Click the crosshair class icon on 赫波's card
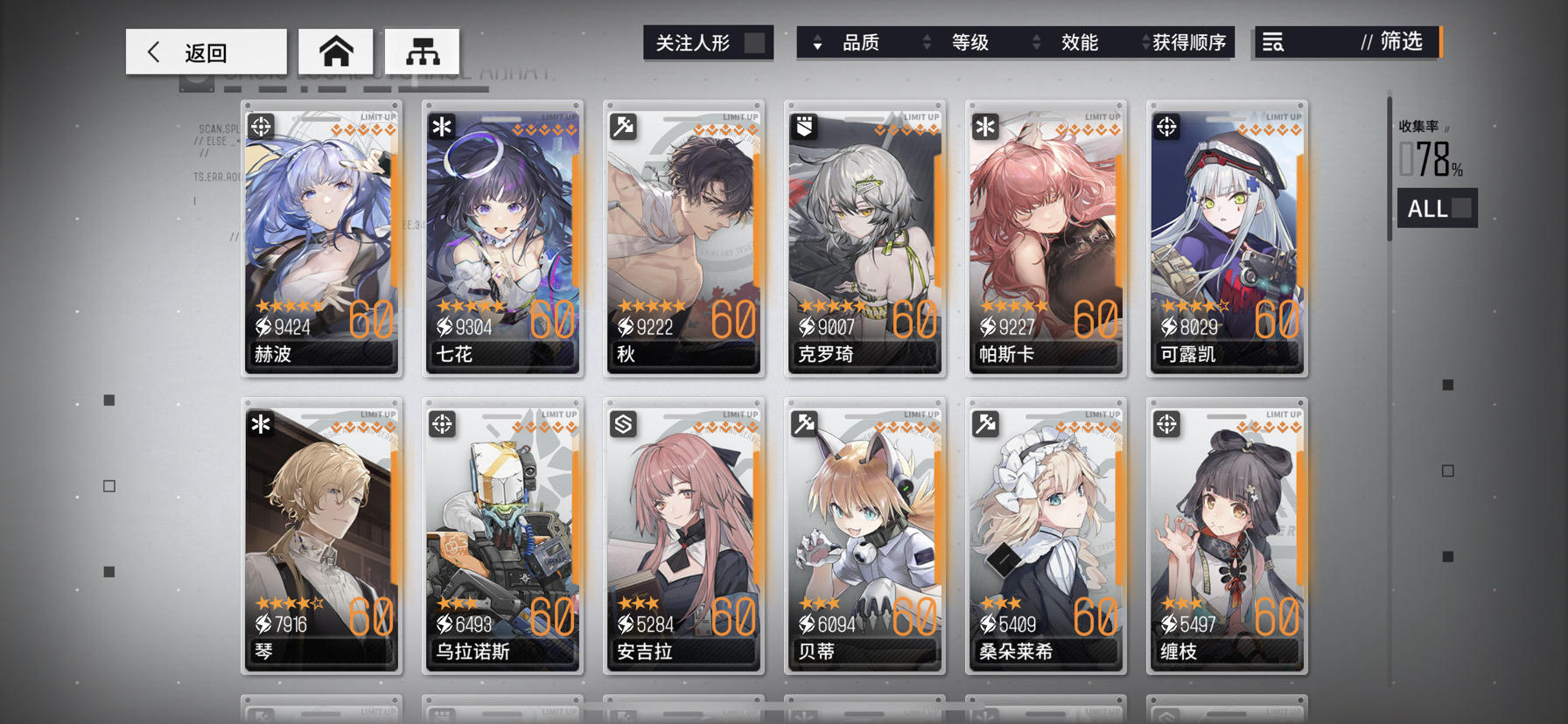The height and width of the screenshot is (724, 1568). click(259, 126)
